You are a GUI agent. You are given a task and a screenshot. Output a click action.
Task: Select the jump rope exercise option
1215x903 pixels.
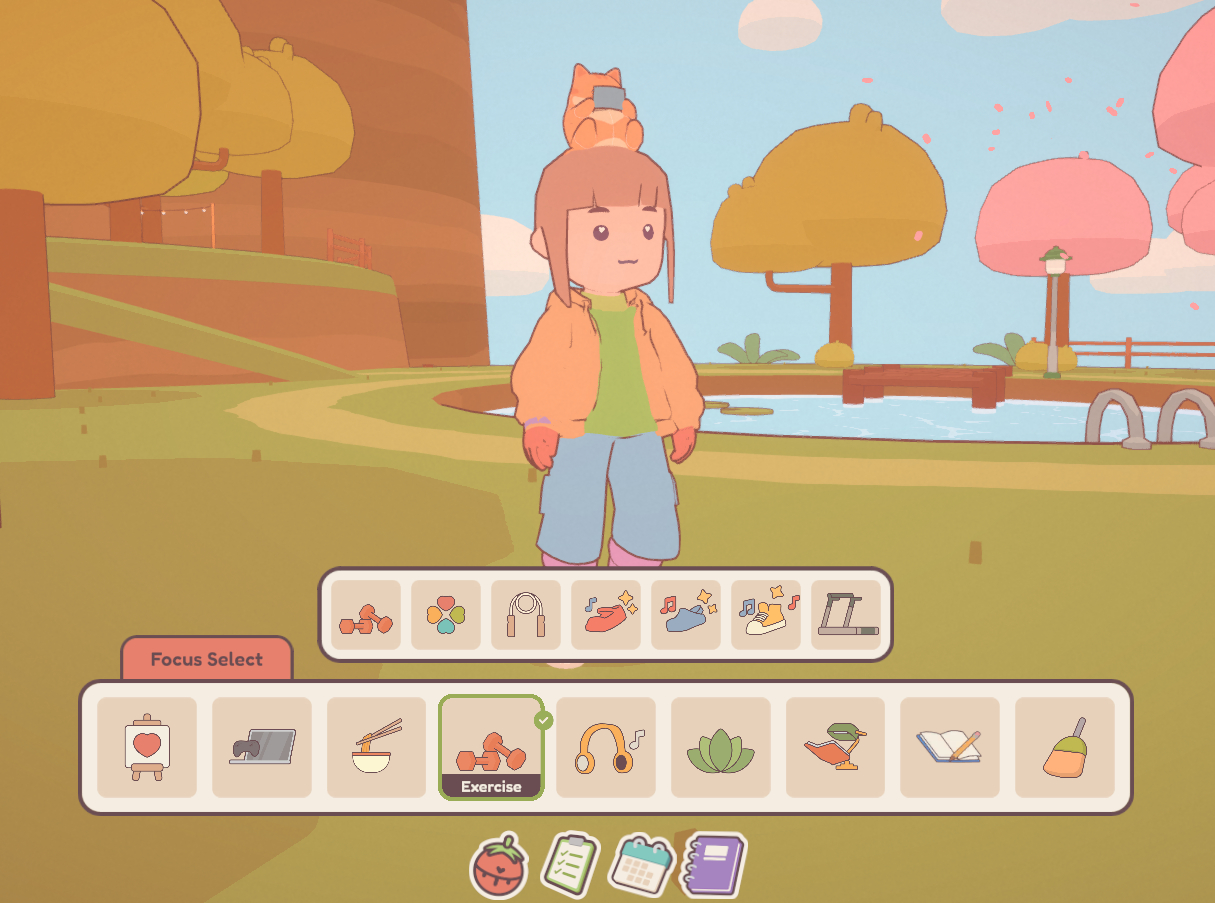coord(526,615)
